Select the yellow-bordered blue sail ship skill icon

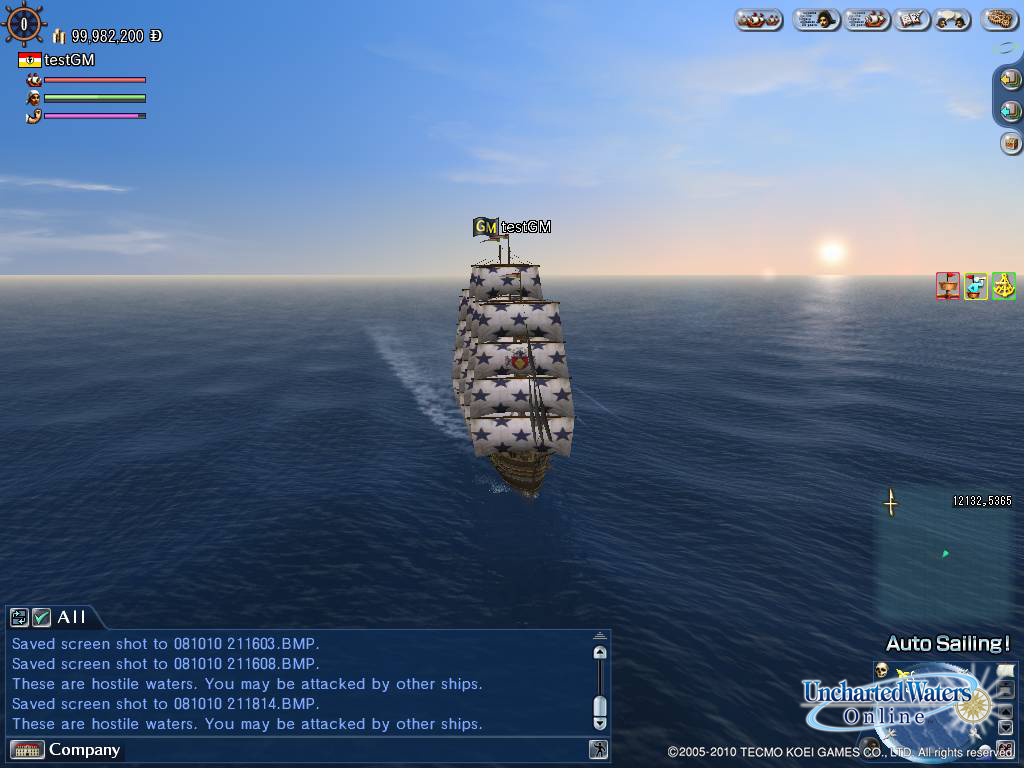[975, 286]
